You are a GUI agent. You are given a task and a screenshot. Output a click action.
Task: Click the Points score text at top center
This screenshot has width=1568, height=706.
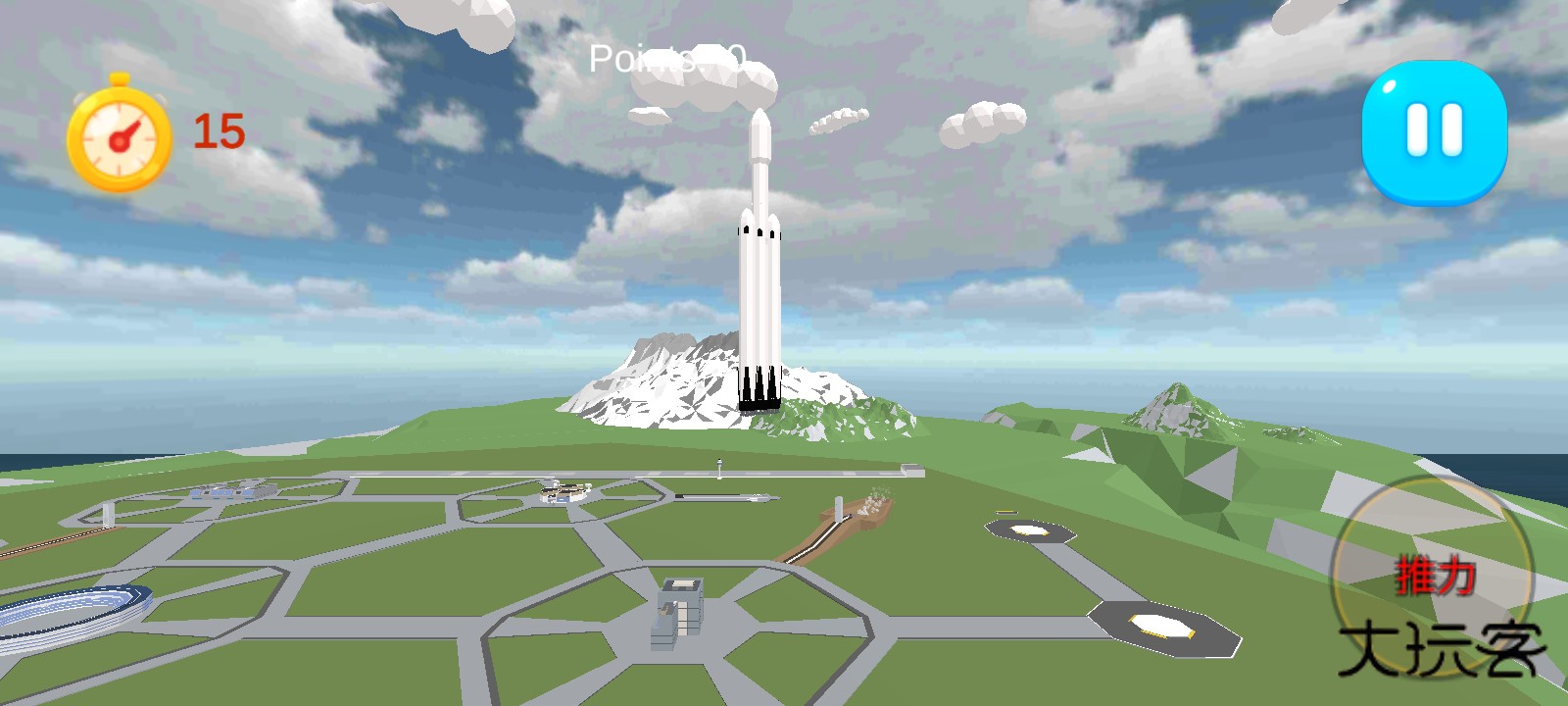pyautogui.click(x=666, y=59)
